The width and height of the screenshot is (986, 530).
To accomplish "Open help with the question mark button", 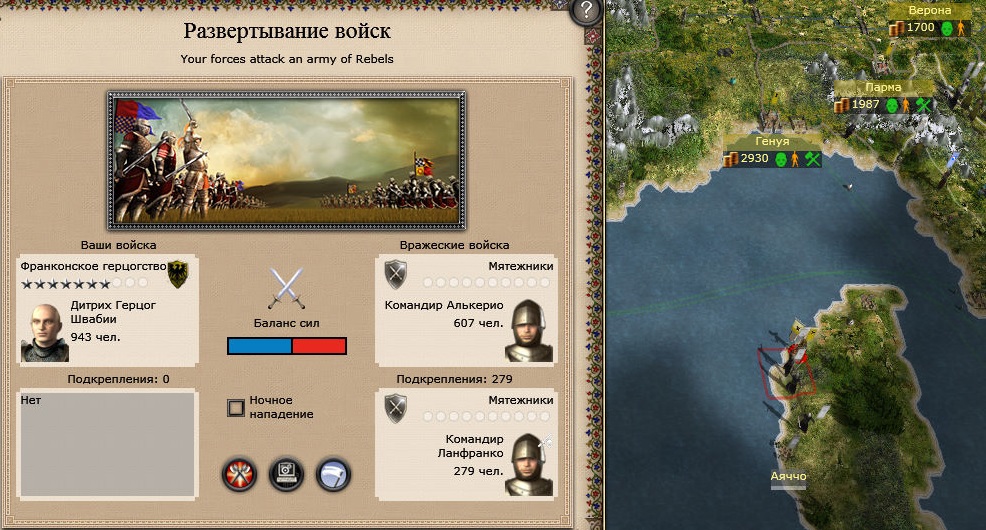I will (585, 12).
